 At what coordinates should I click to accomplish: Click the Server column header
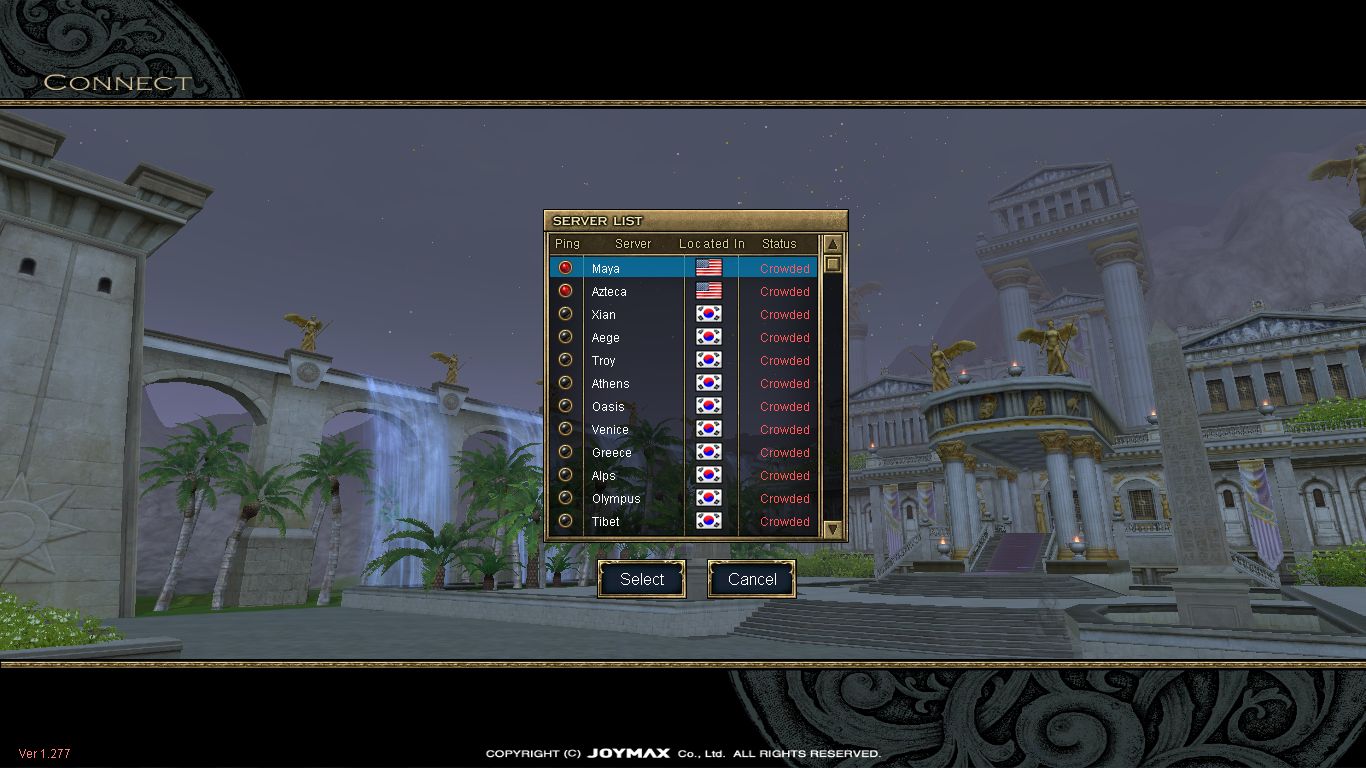(633, 243)
